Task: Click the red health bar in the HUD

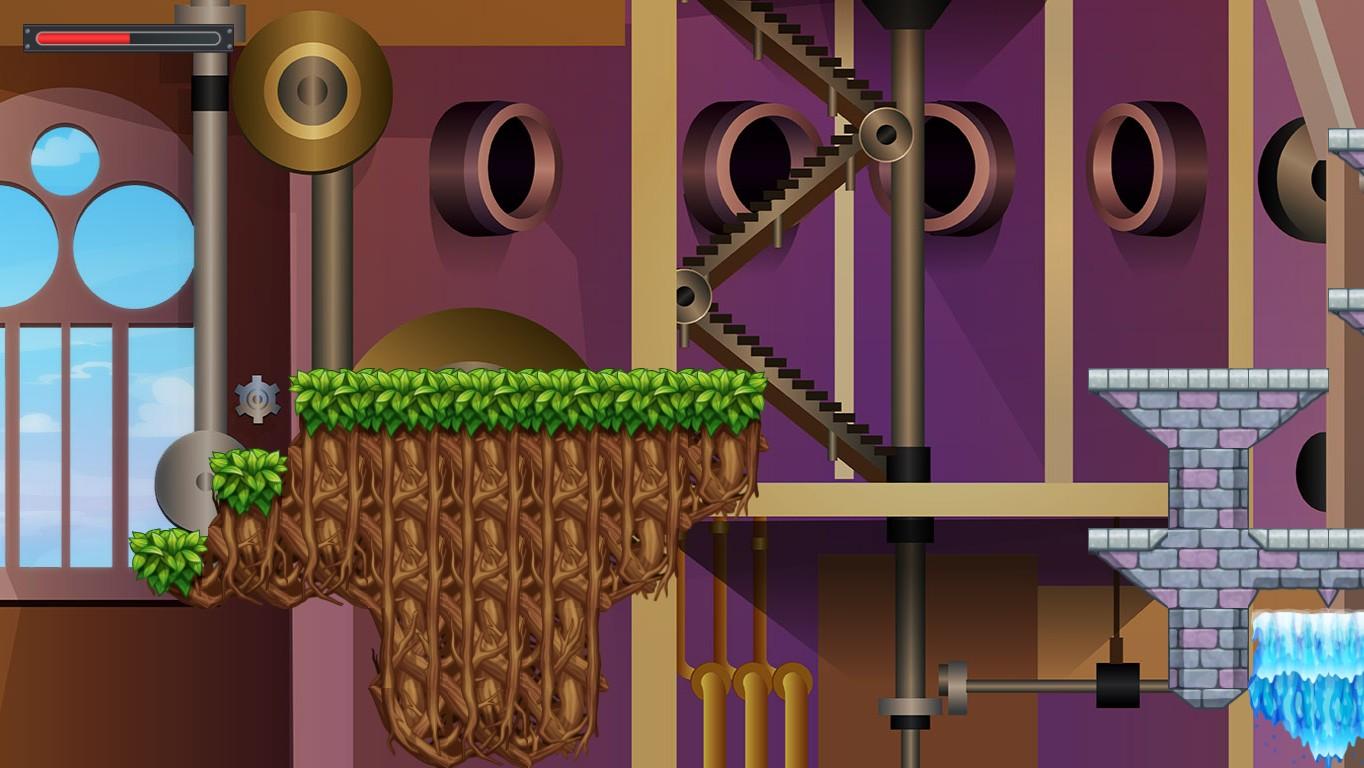Action: (x=85, y=39)
